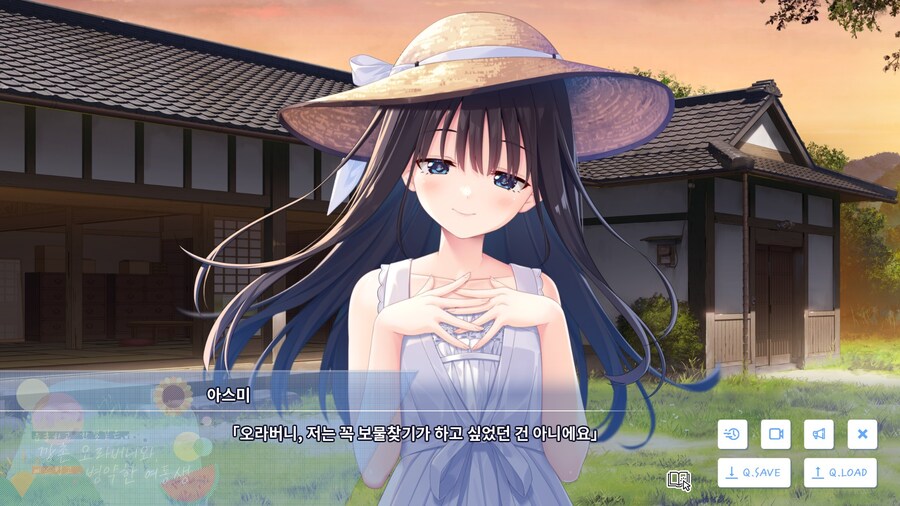This screenshot has width=900, height=506.
Task: Hide the dialogue window with X button
Action: click(x=862, y=434)
